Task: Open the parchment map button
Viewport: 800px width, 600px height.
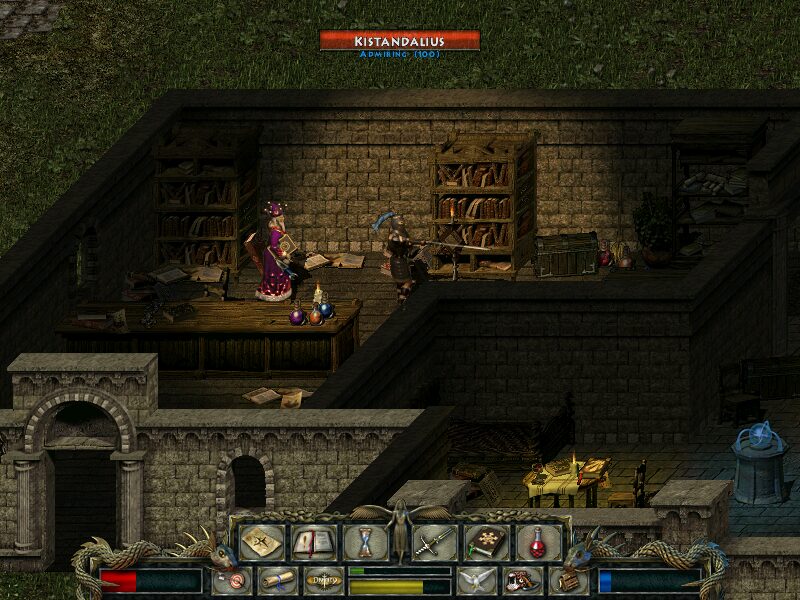Action: pos(260,542)
